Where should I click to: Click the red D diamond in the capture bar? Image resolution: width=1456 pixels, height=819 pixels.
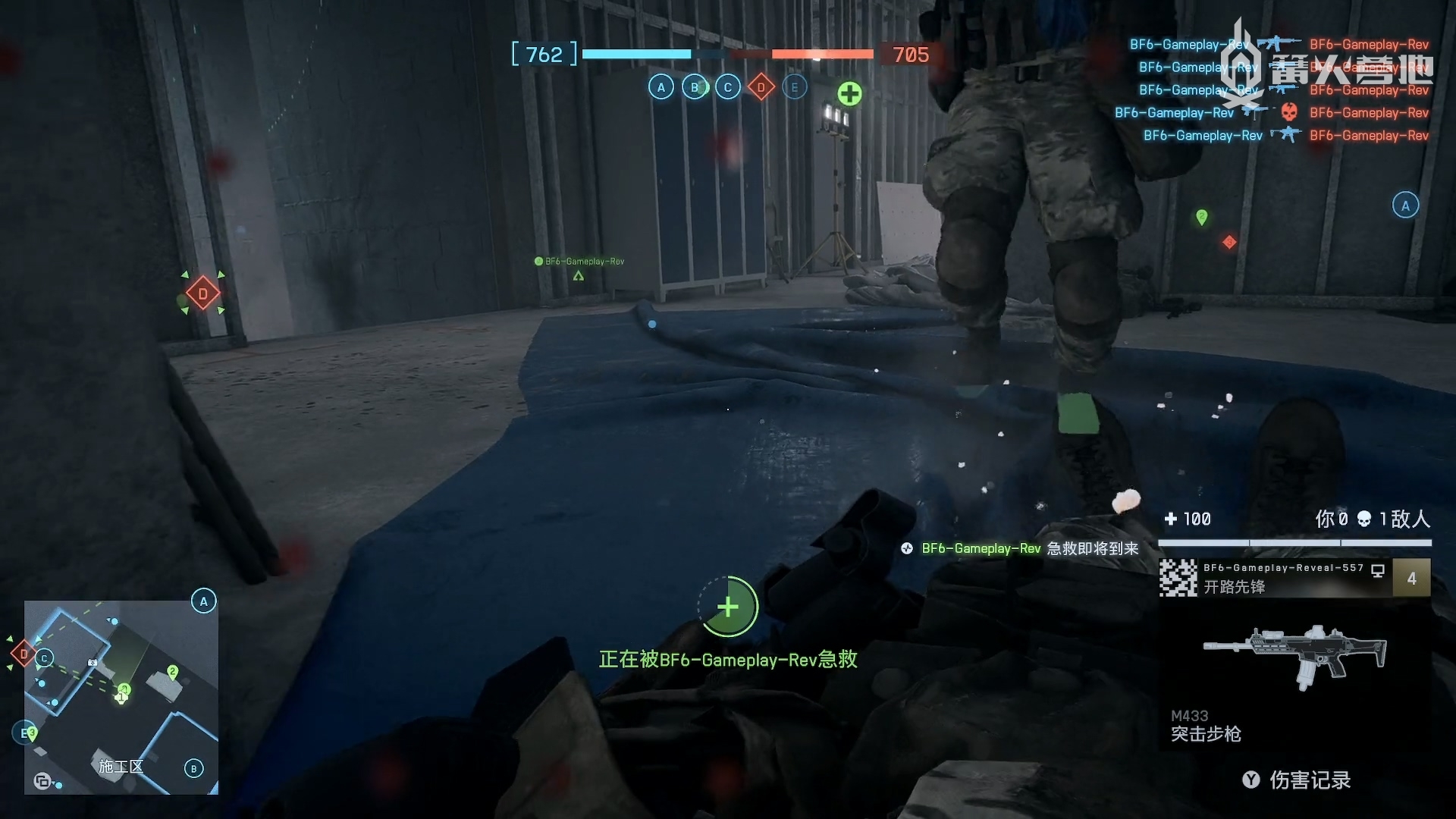click(x=761, y=87)
